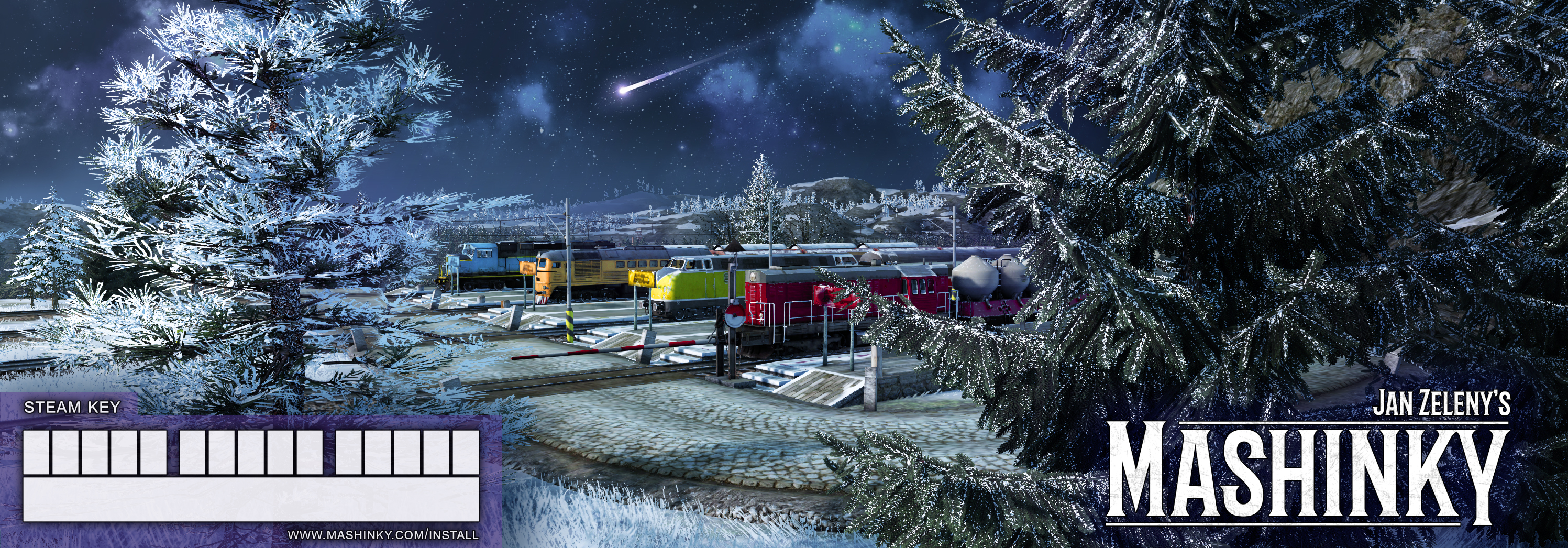Open the www.mashinky.com/install link
The image size is (1568, 548).
click(x=383, y=535)
